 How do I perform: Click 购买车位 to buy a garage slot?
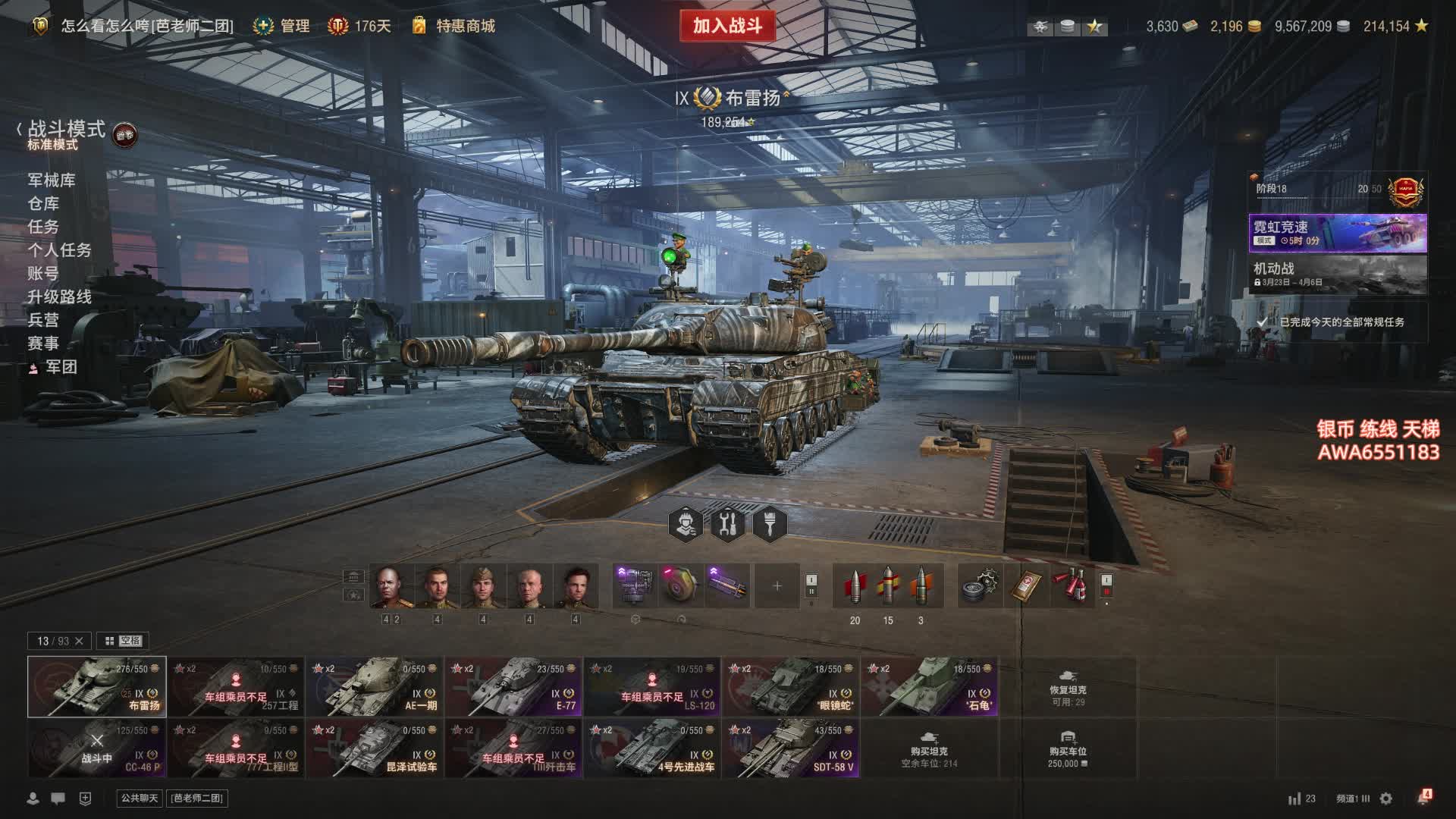pyautogui.click(x=1068, y=749)
